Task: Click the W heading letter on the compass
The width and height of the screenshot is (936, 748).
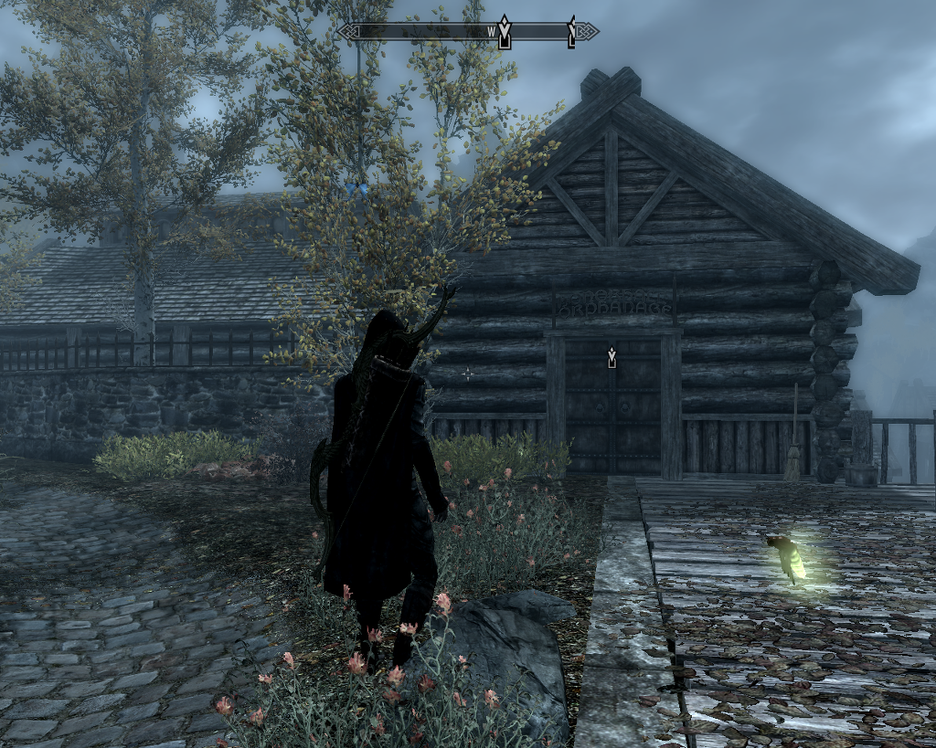Action: coord(491,32)
